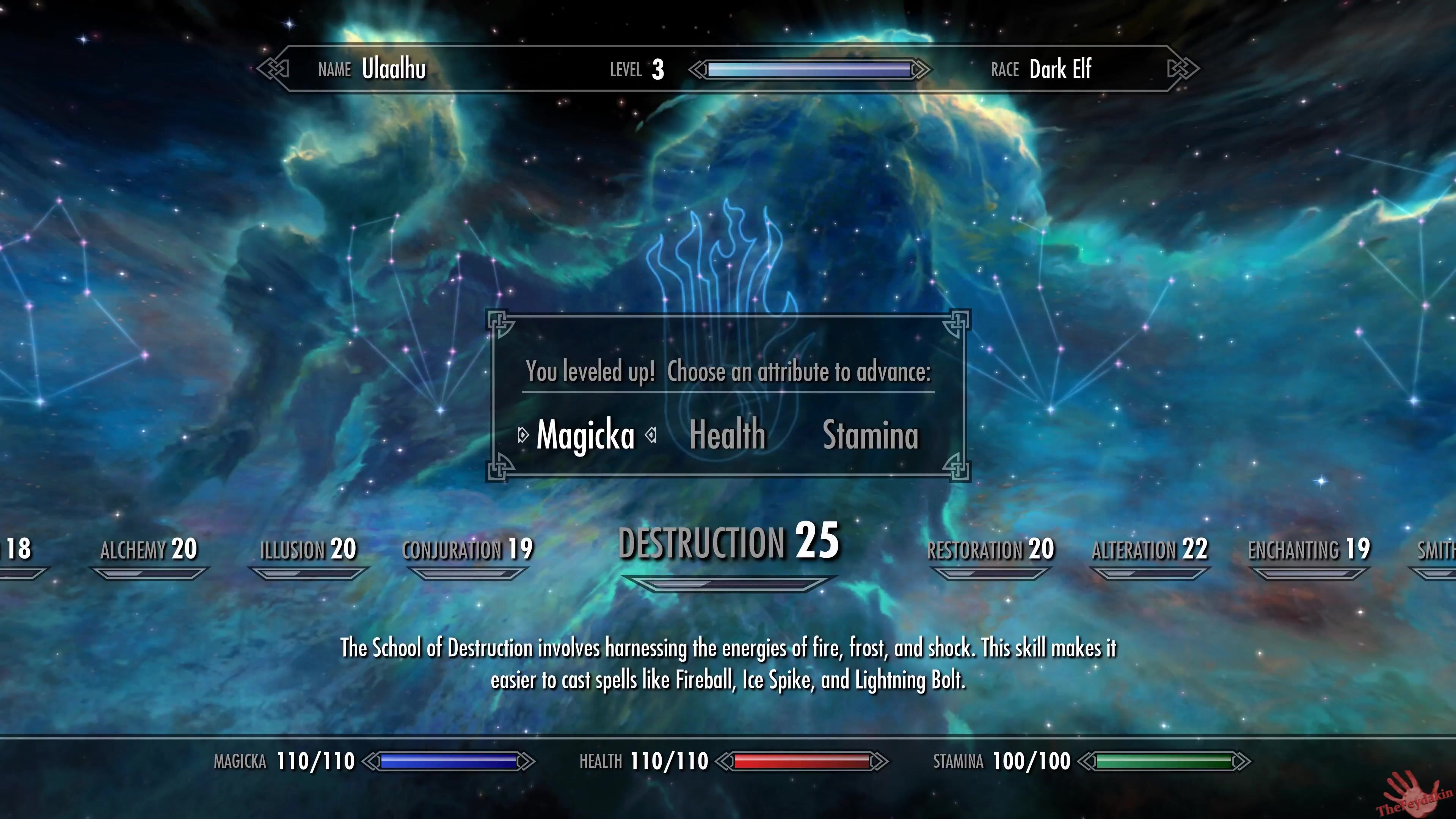
Task: Click the Destruction skill heading
Action: [728, 542]
